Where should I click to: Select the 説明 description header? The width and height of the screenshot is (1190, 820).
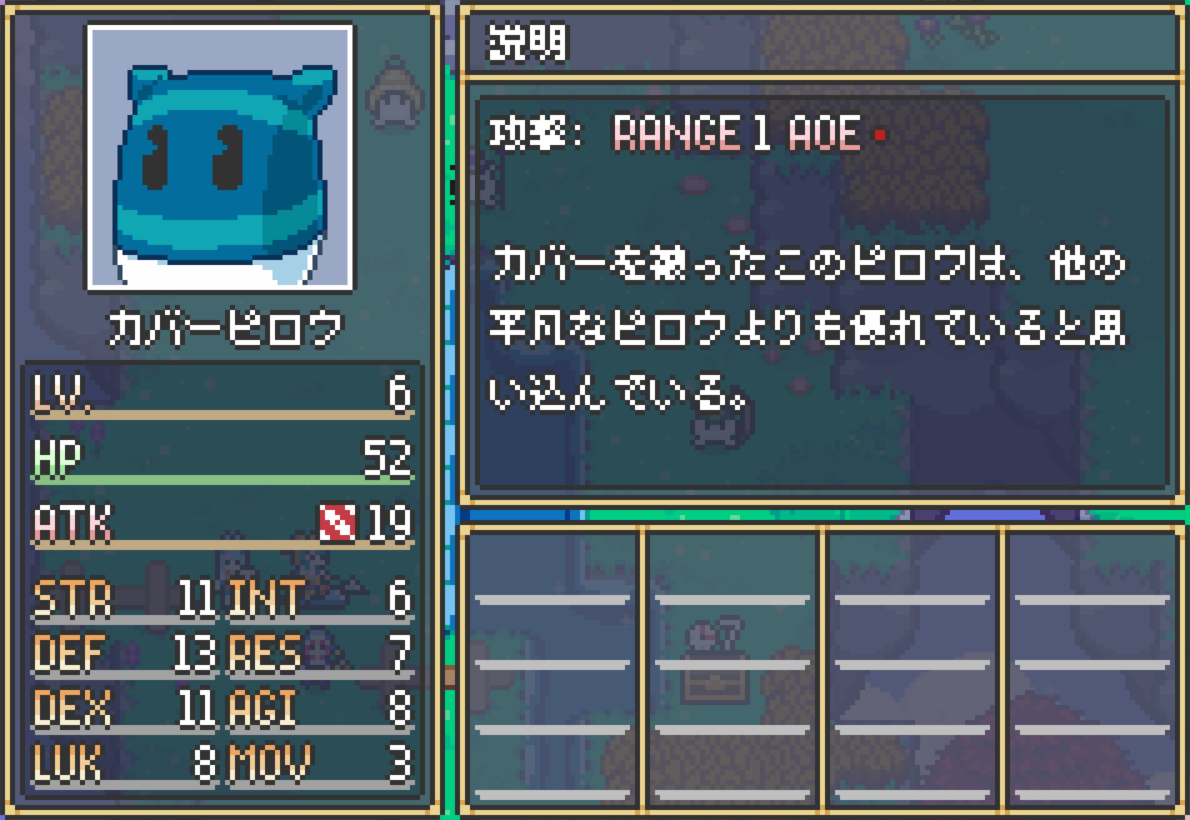click(527, 42)
